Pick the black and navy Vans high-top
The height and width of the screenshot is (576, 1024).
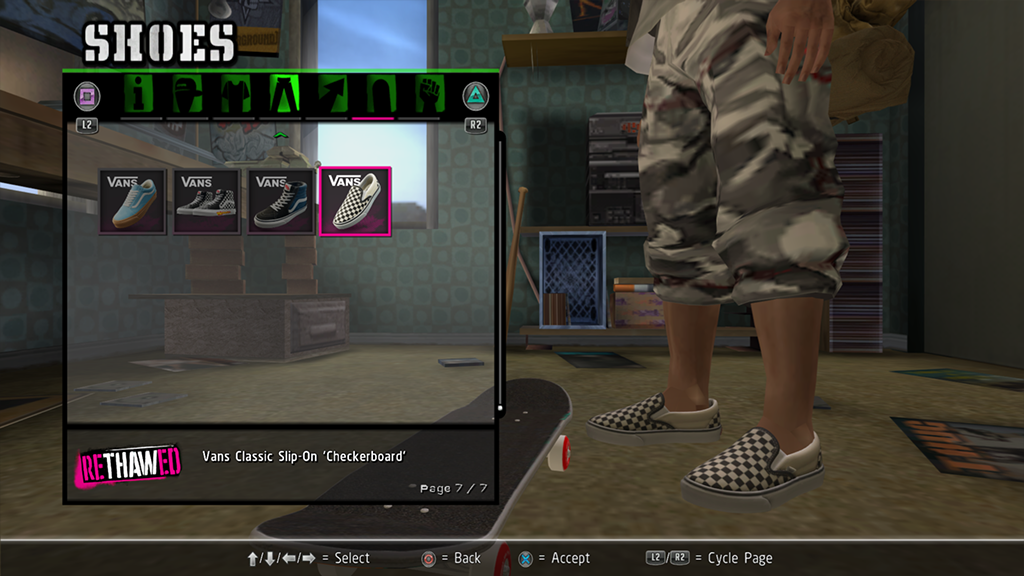(280, 201)
